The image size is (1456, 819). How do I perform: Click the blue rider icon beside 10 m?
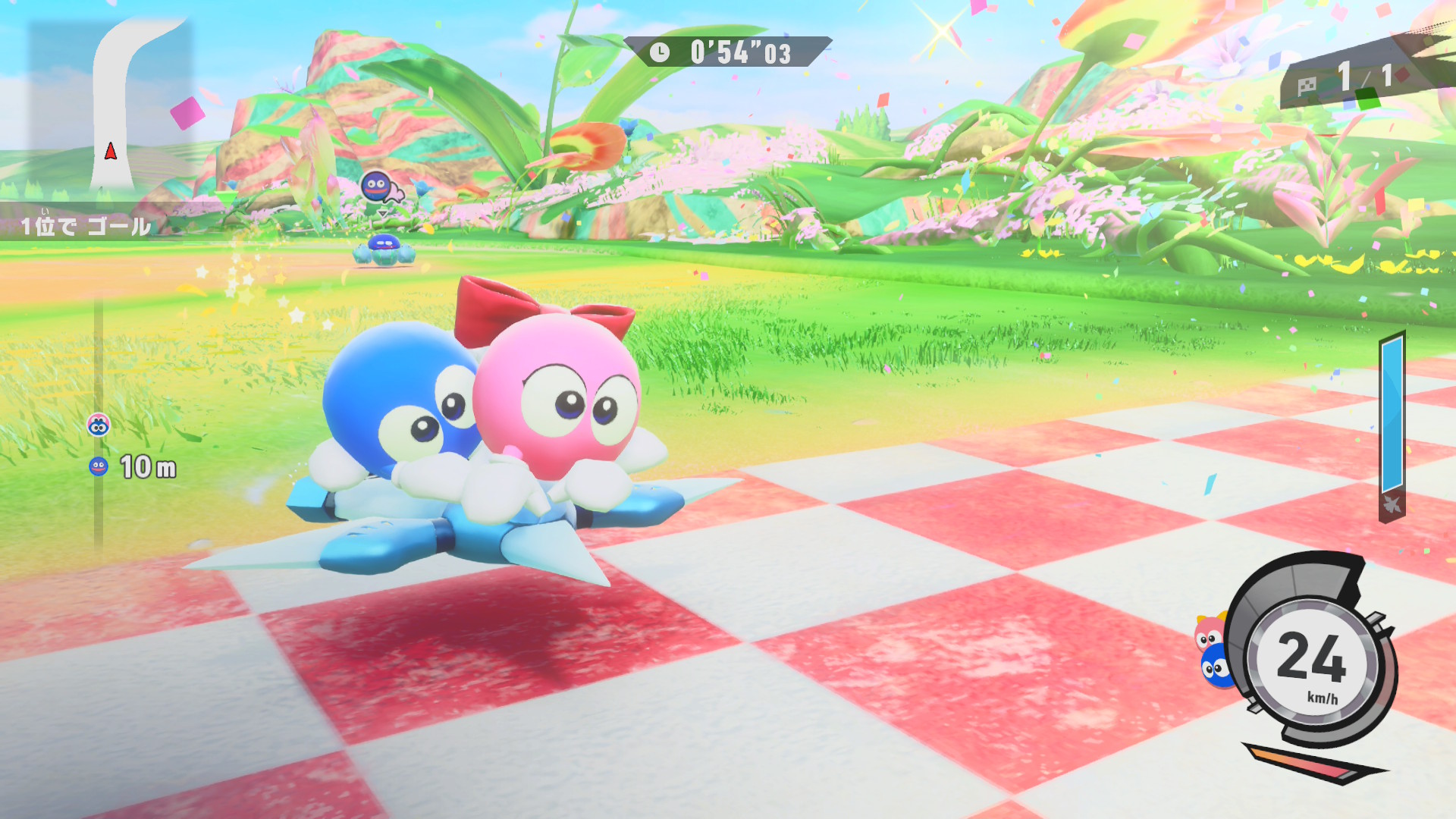coord(99,466)
